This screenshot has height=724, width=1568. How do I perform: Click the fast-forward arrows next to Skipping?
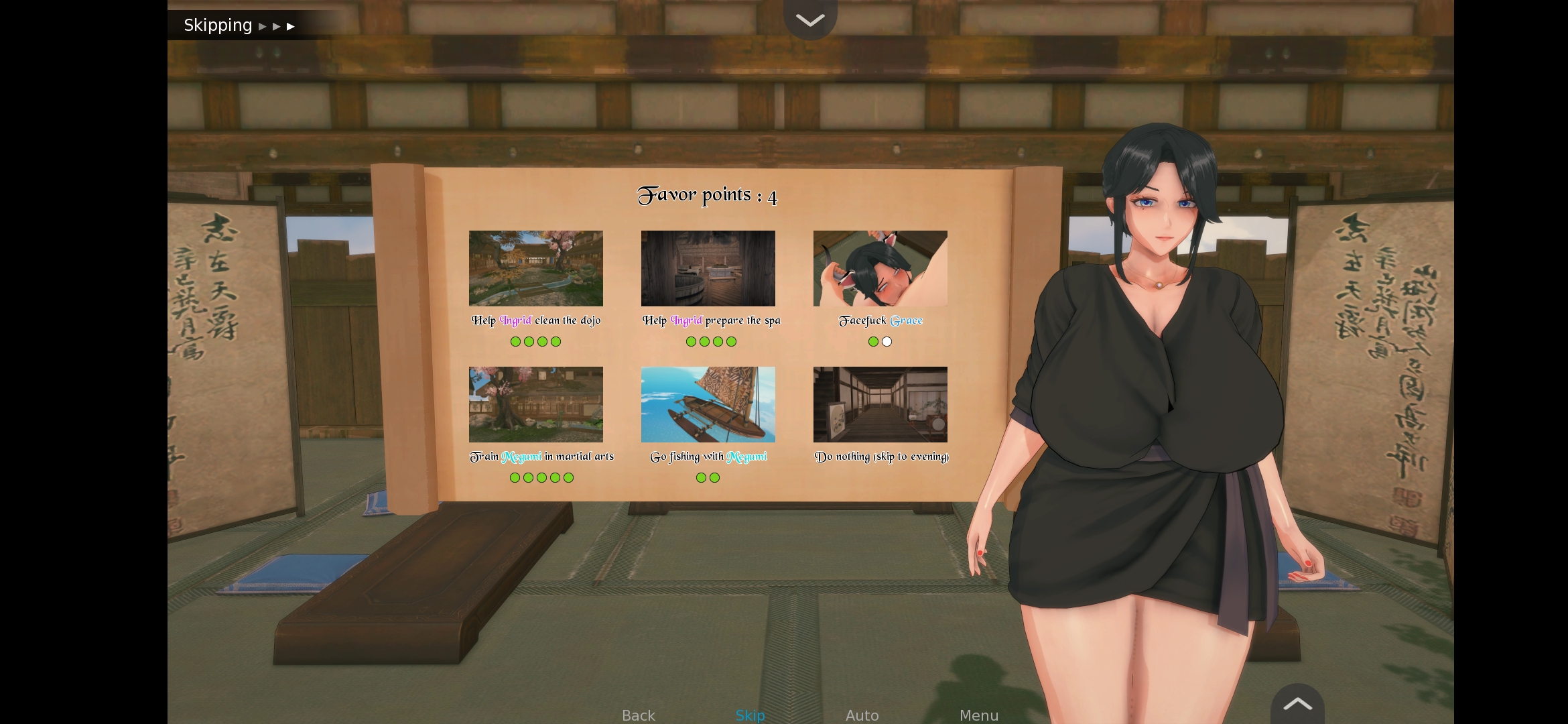(x=276, y=25)
